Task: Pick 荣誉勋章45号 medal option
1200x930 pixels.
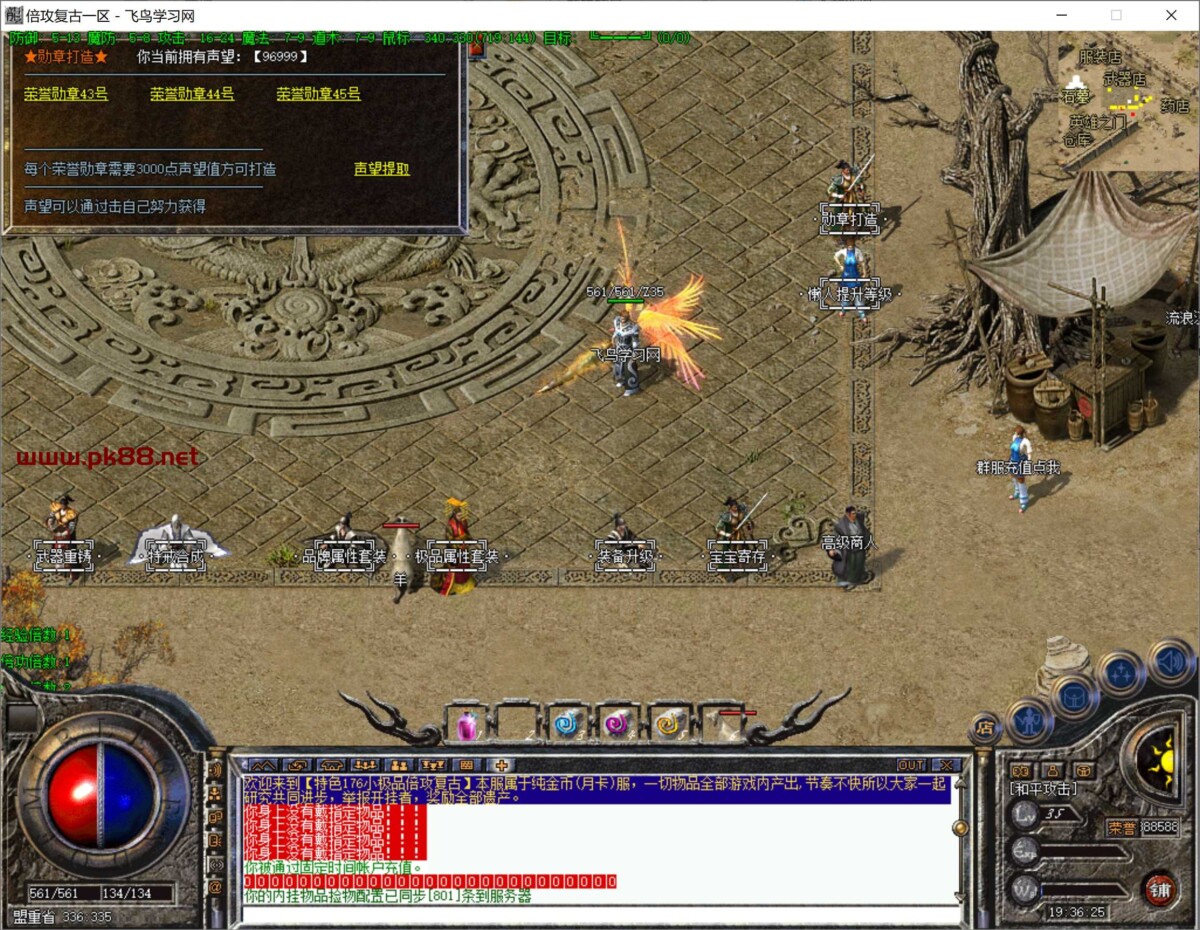Action: (x=318, y=94)
